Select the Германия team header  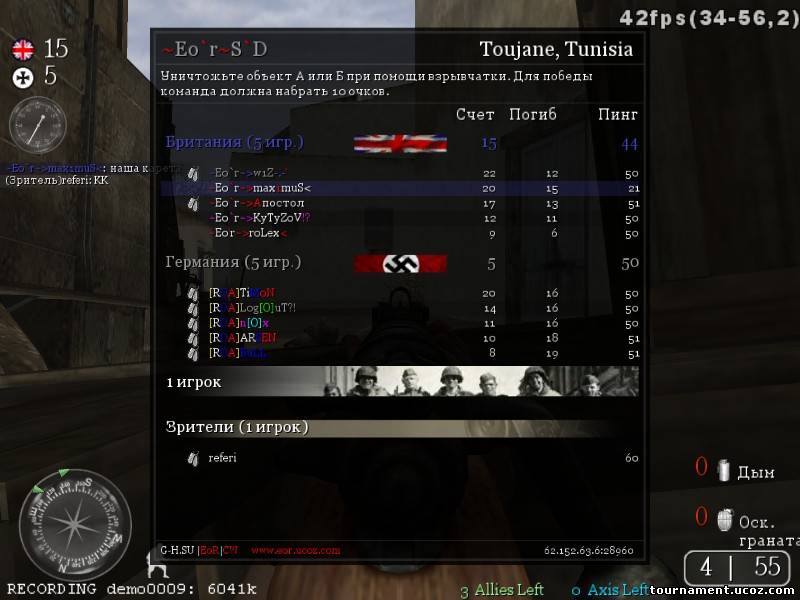[233, 263]
